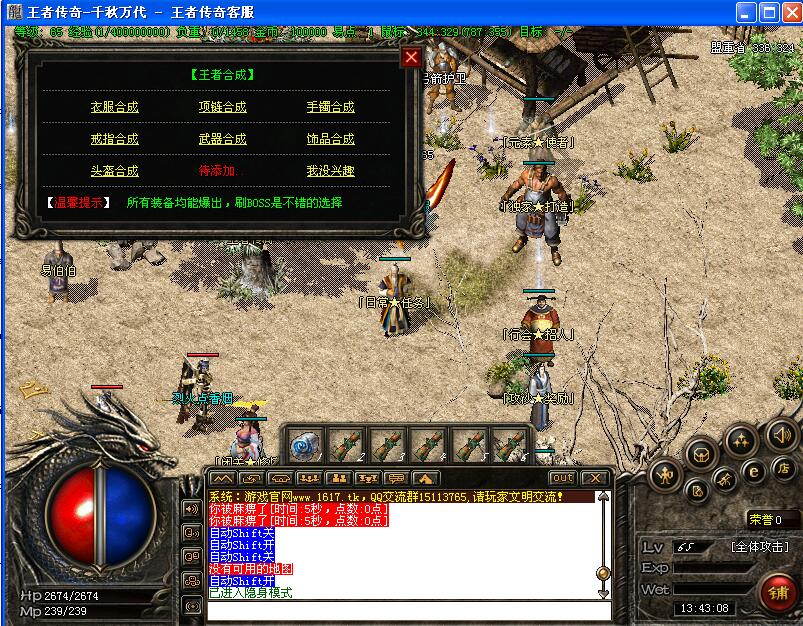Image resolution: width=803 pixels, height=626 pixels.
Task: Choose 戒指合成 ring synthesis
Action: 115,139
